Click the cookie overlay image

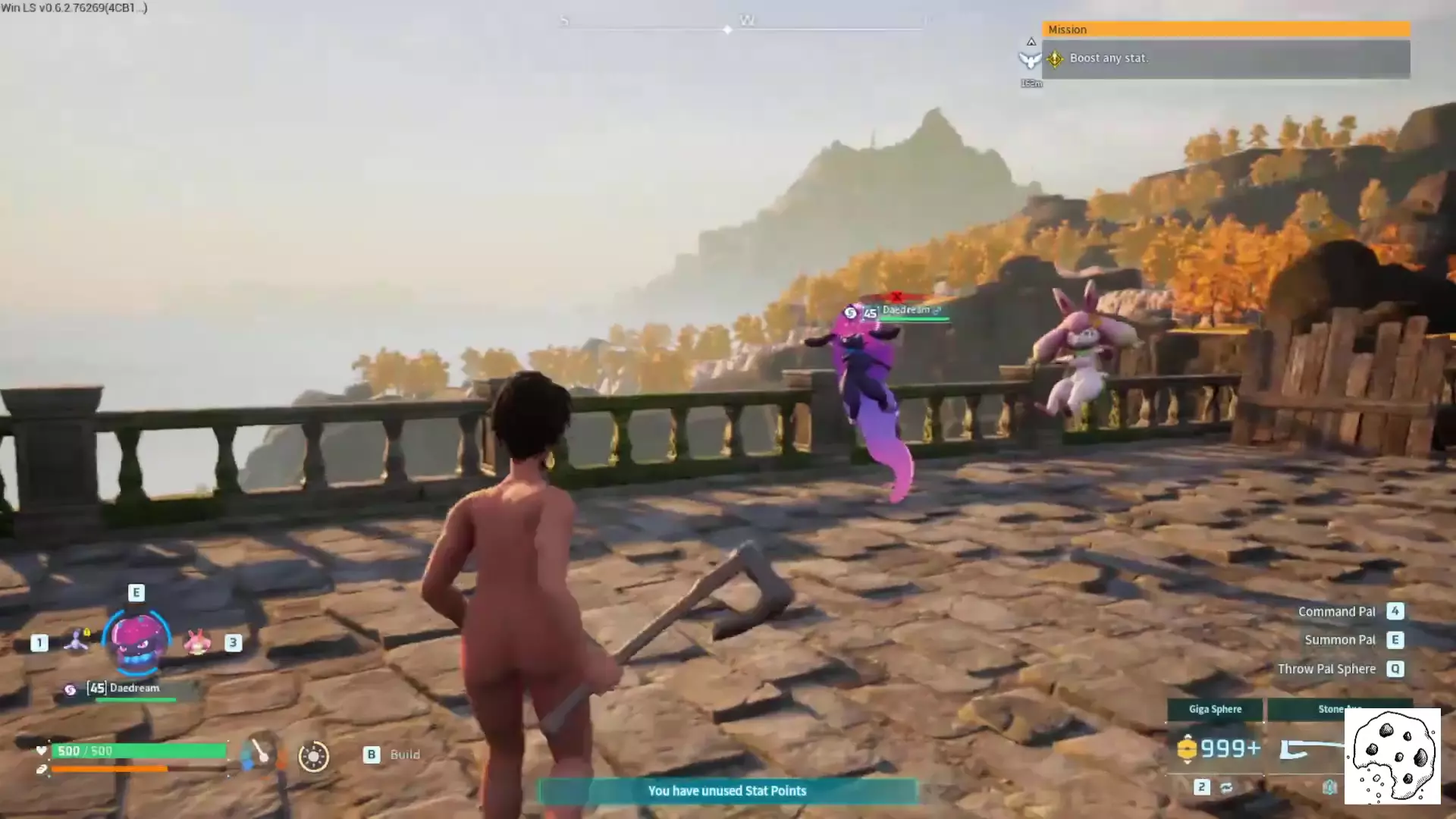[x=1392, y=756]
